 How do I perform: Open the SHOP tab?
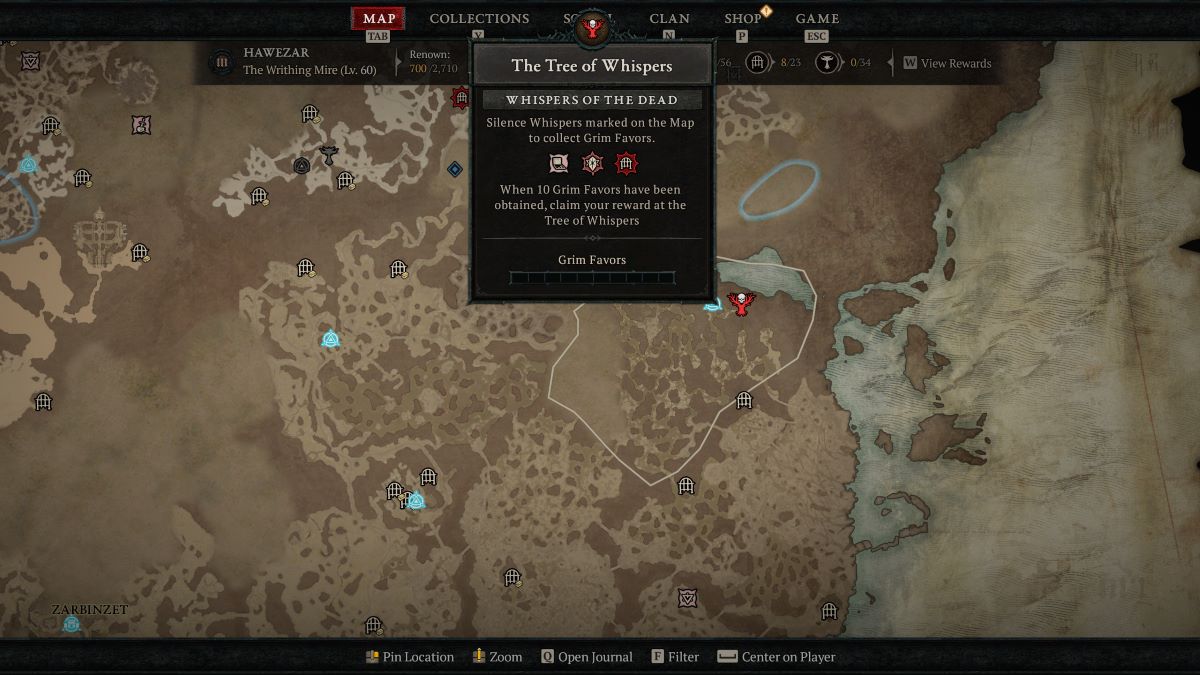[x=743, y=19]
